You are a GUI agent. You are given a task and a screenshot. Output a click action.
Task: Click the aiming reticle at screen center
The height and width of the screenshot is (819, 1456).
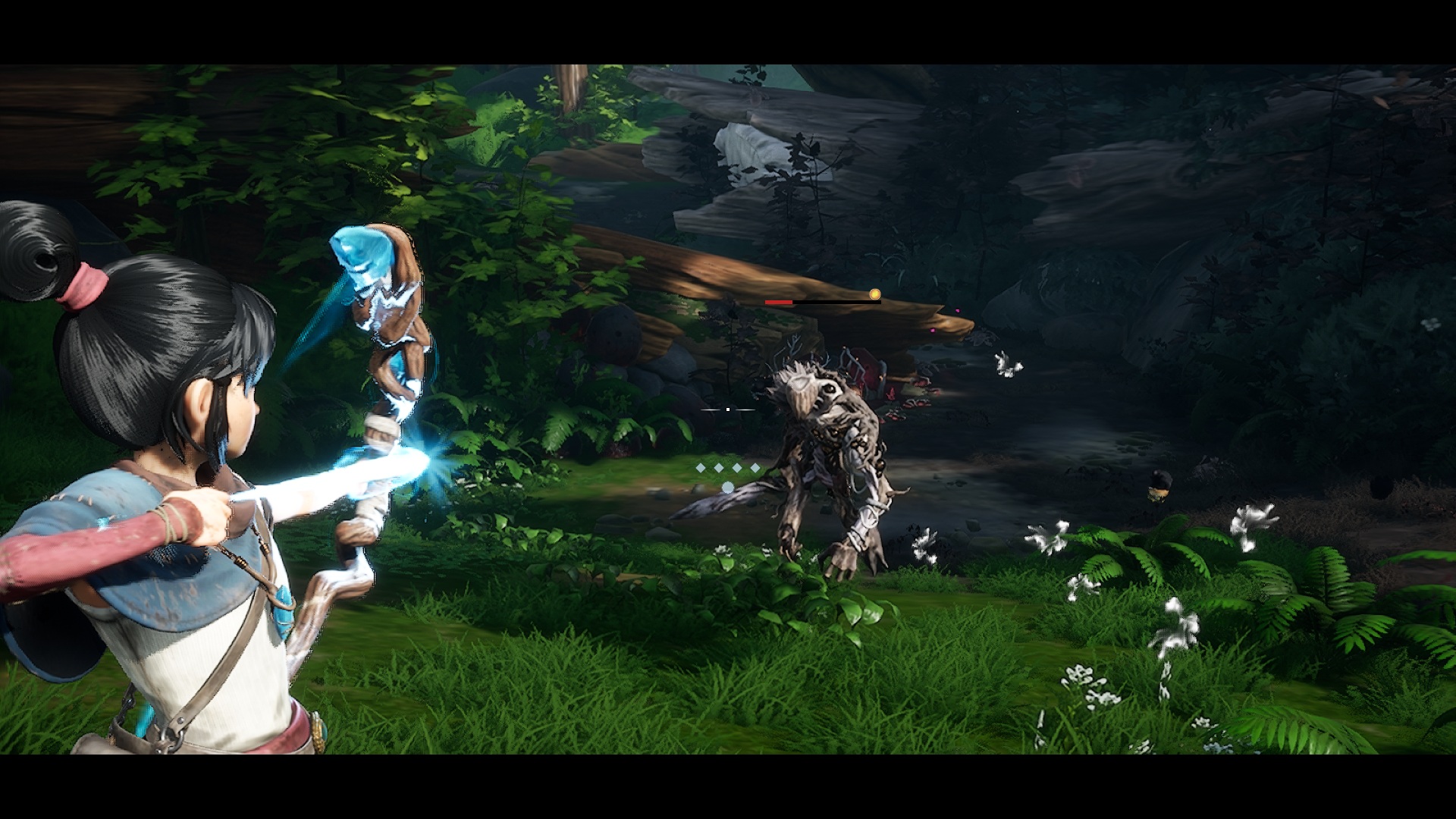[x=727, y=409]
